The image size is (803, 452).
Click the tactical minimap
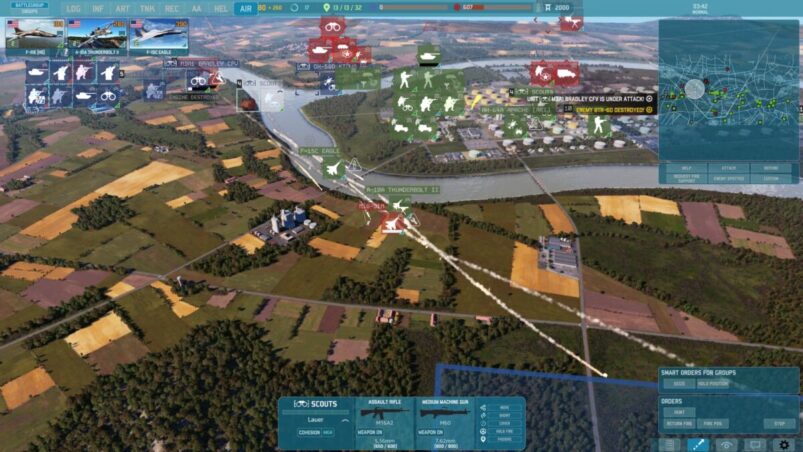pyautogui.click(x=728, y=88)
